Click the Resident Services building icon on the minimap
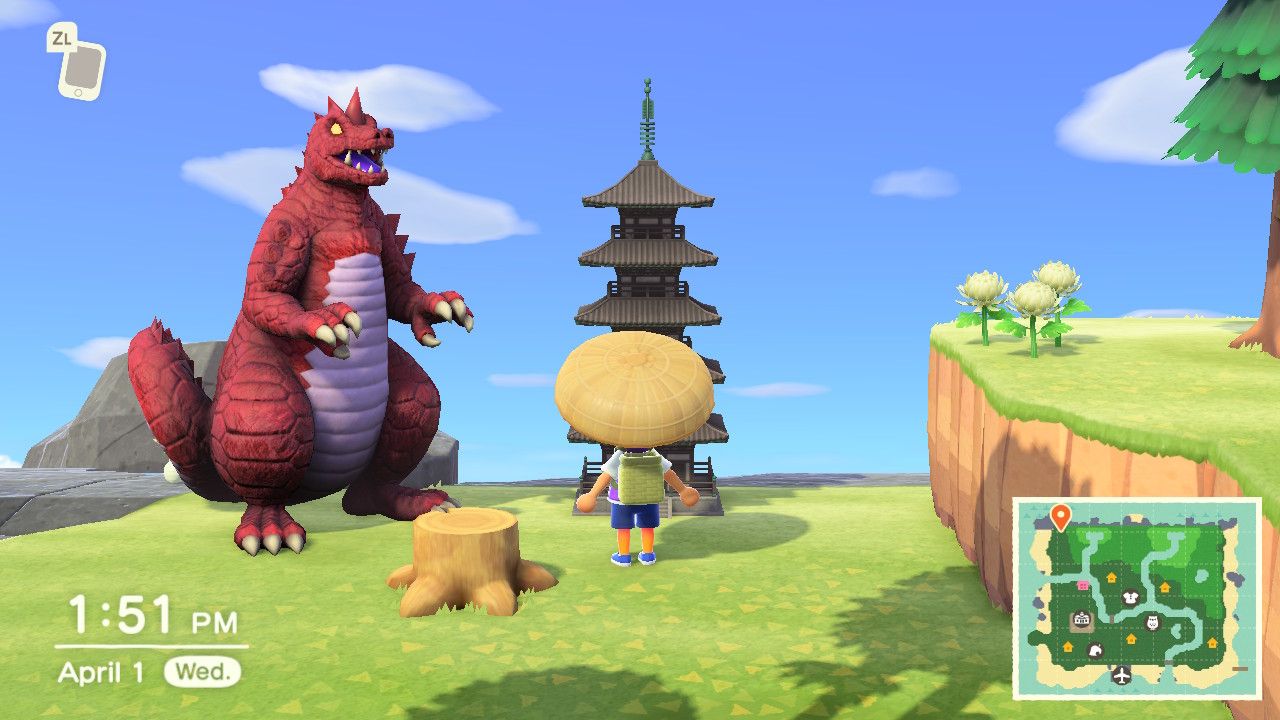This screenshot has width=1280, height=720. click(1081, 618)
